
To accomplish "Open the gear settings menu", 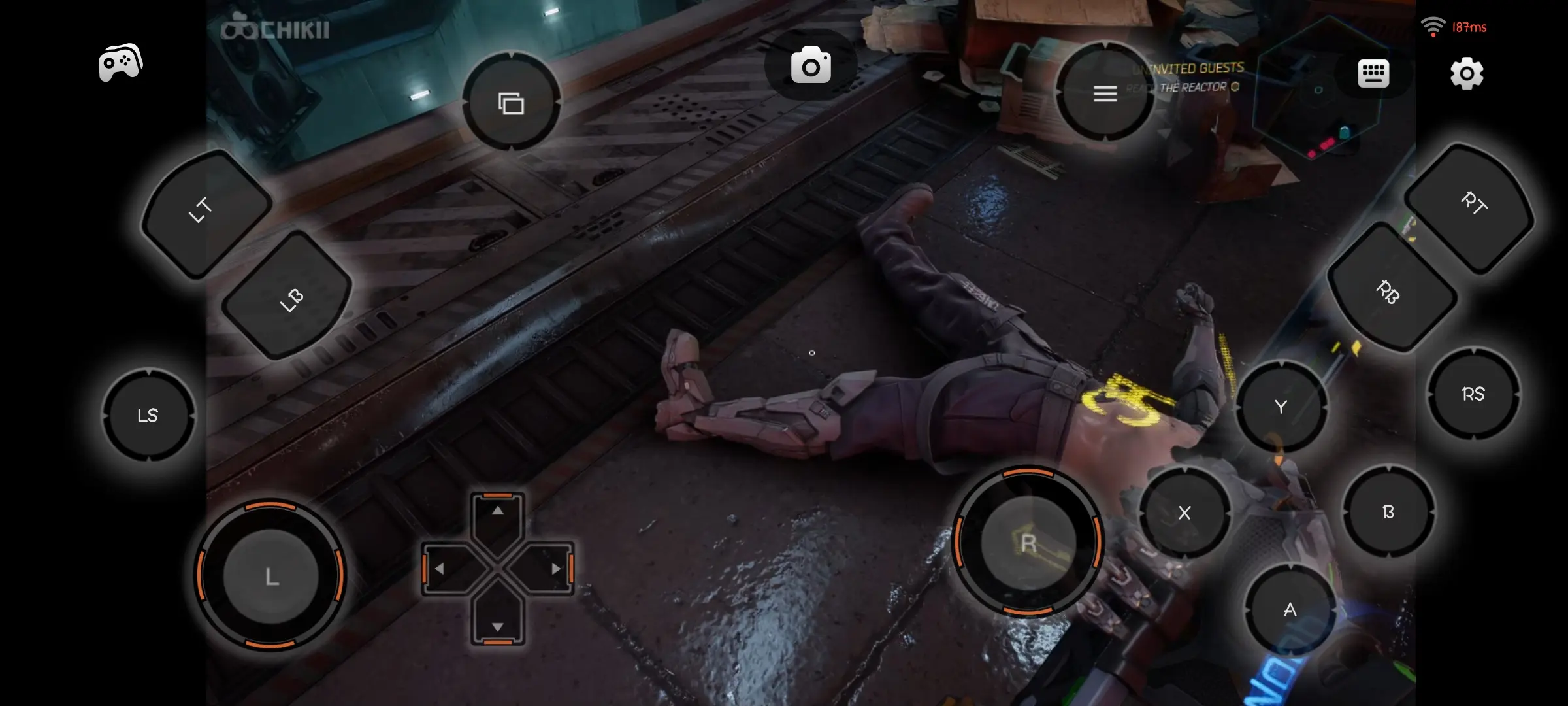I will 1467,73.
